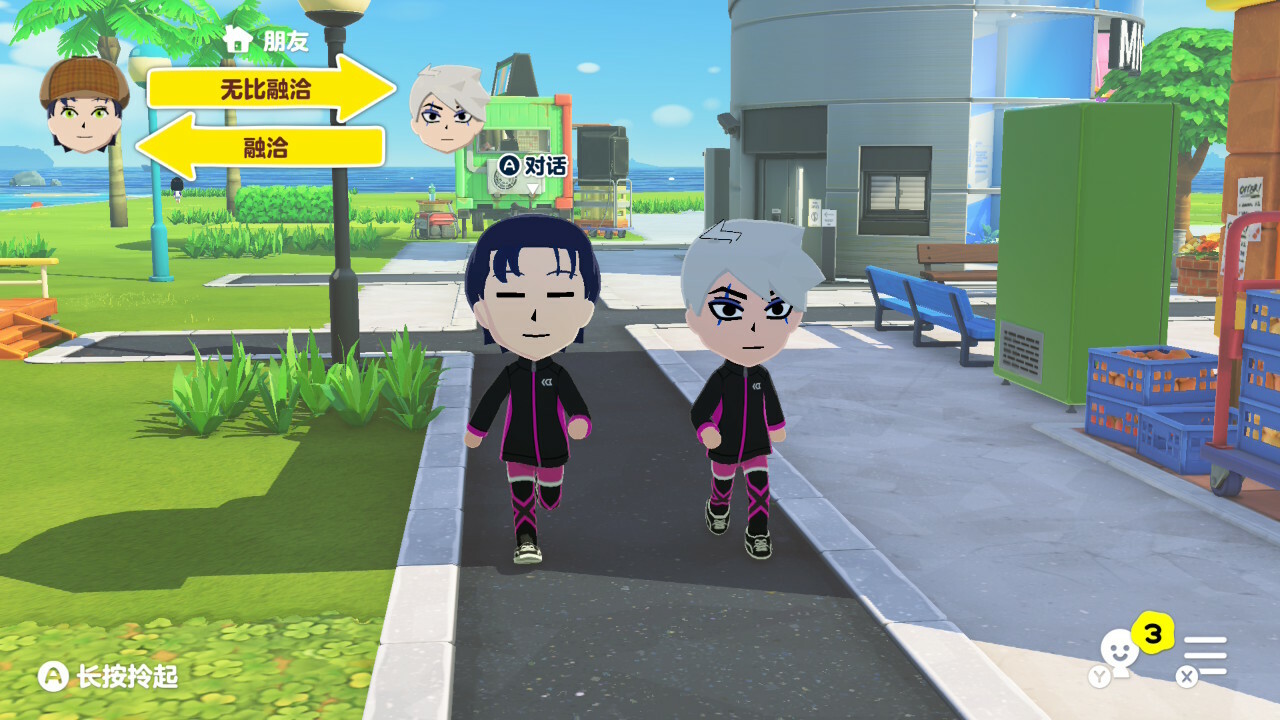Click the 融洽 relationship arrow
The height and width of the screenshot is (720, 1280).
point(262,148)
